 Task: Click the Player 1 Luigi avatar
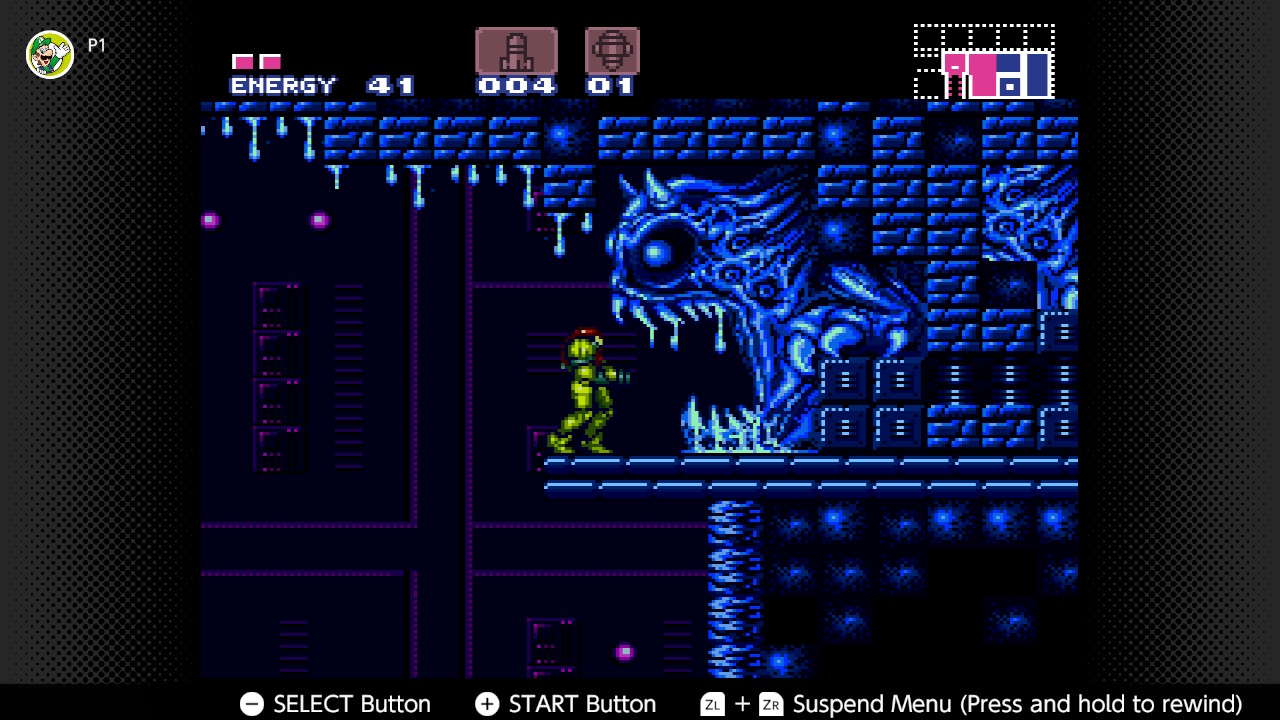coord(50,54)
